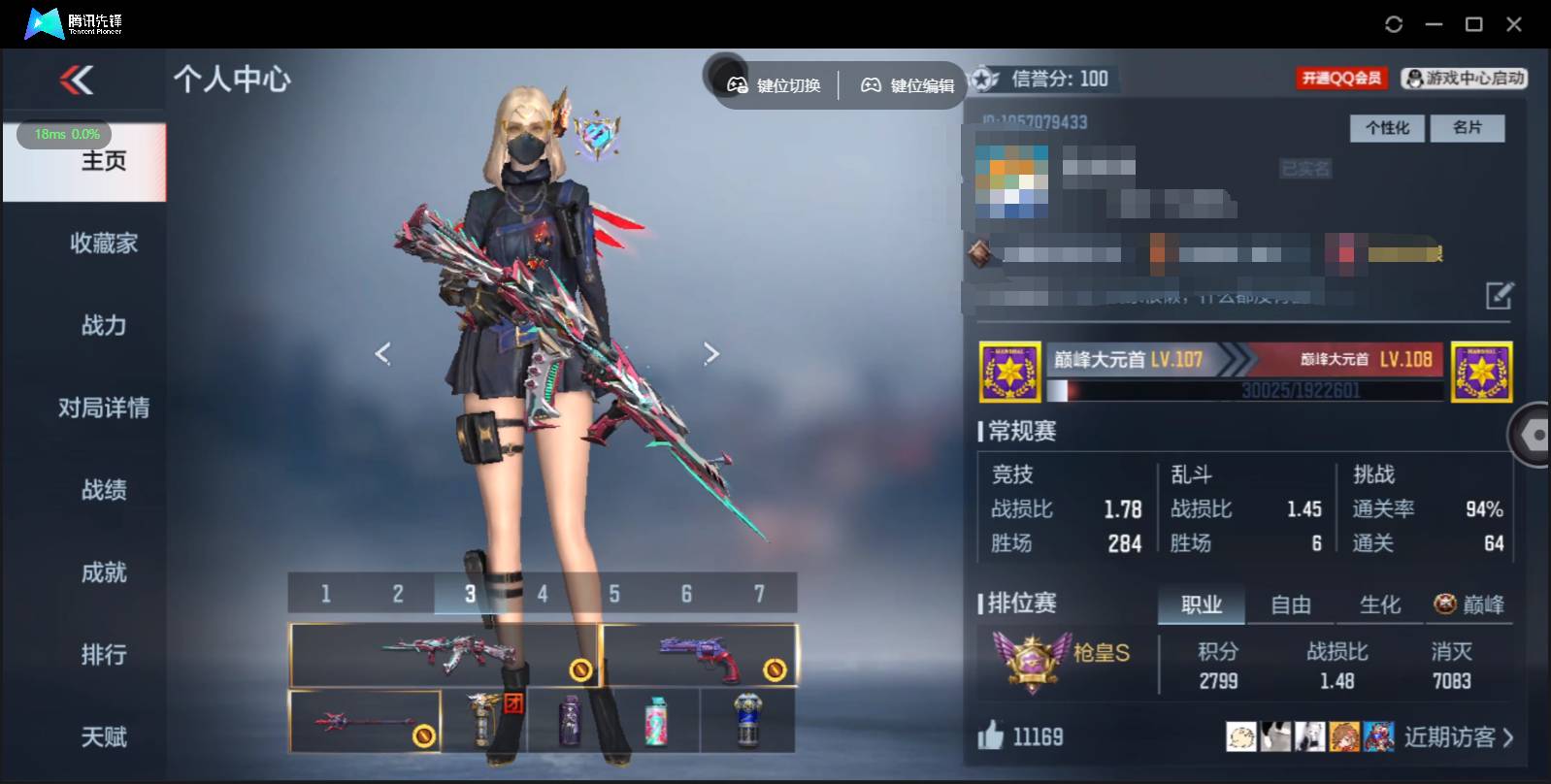Click the previous character arrow
1551x784 pixels.
pyautogui.click(x=382, y=353)
